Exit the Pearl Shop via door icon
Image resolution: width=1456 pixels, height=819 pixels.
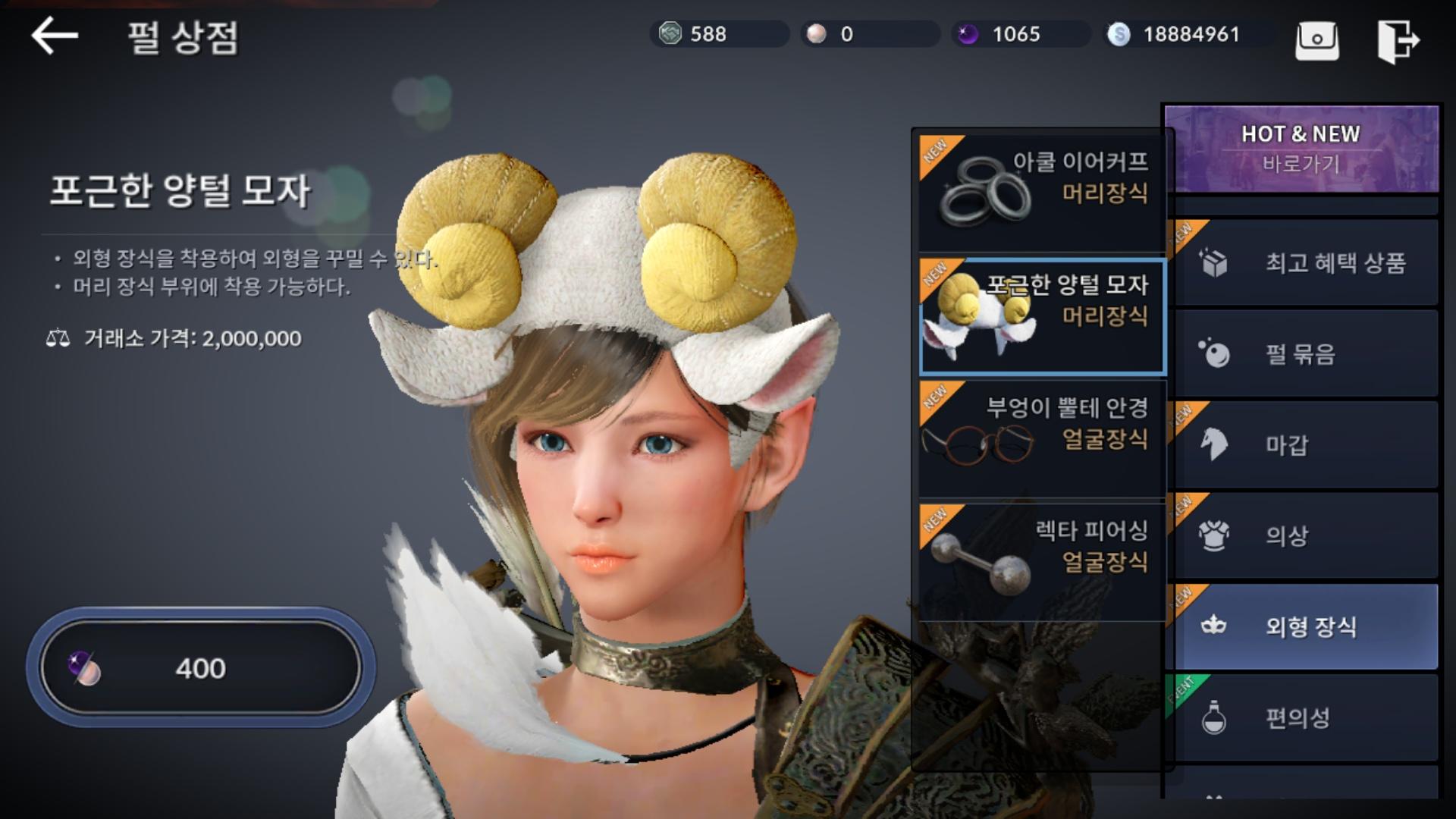[1398, 41]
